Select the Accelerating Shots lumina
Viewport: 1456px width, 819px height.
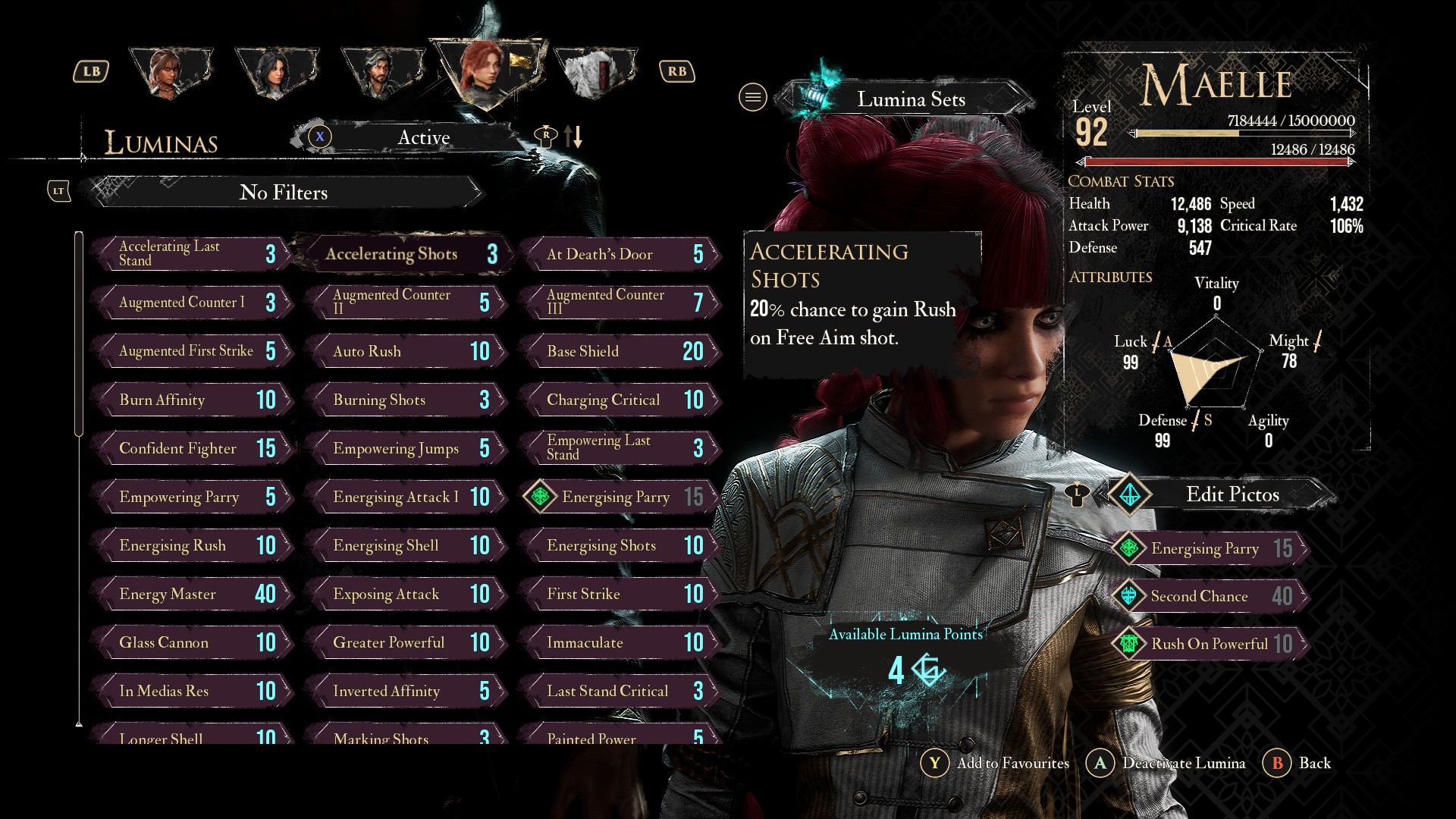point(402,254)
